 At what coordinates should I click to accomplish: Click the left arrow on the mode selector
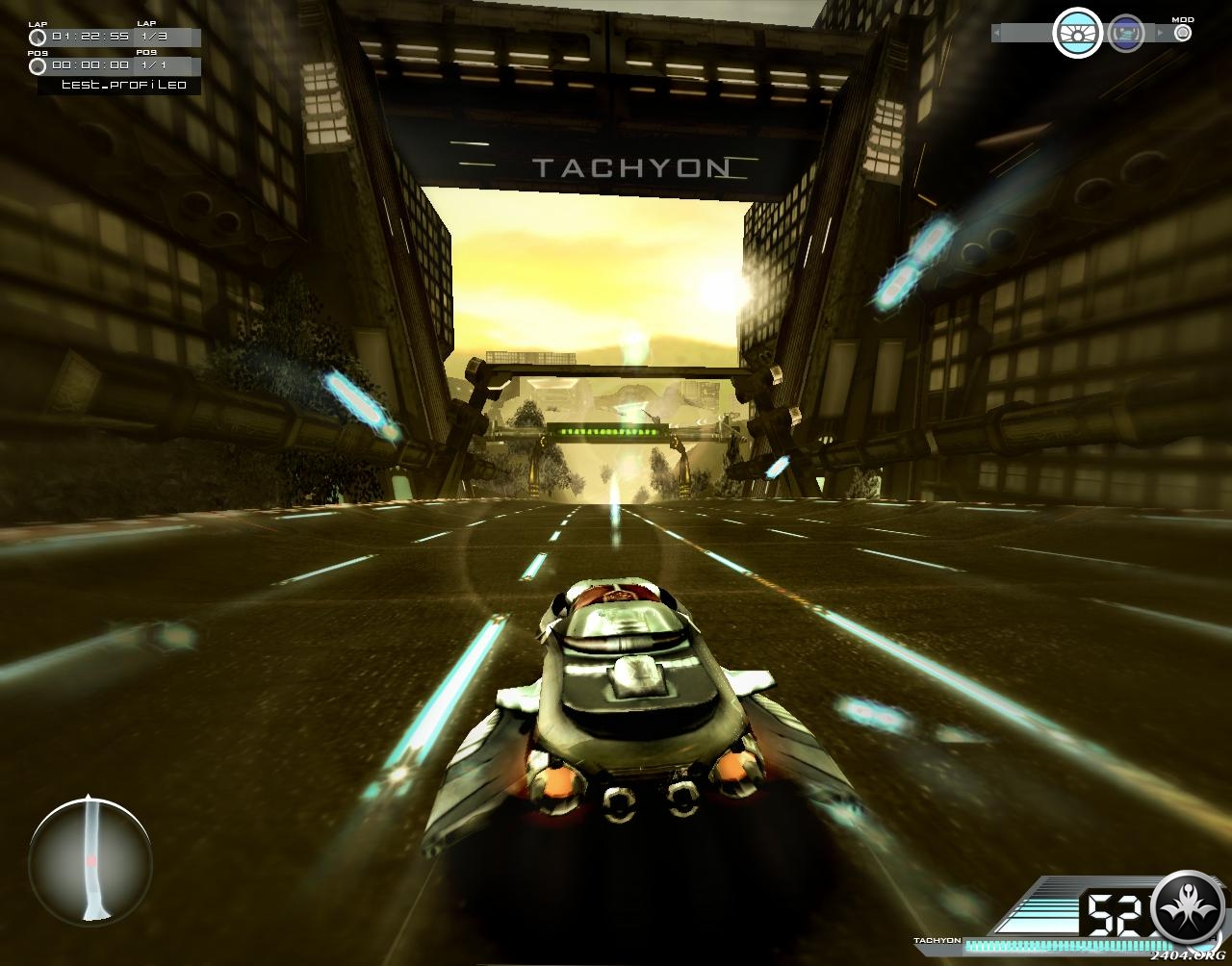(997, 34)
